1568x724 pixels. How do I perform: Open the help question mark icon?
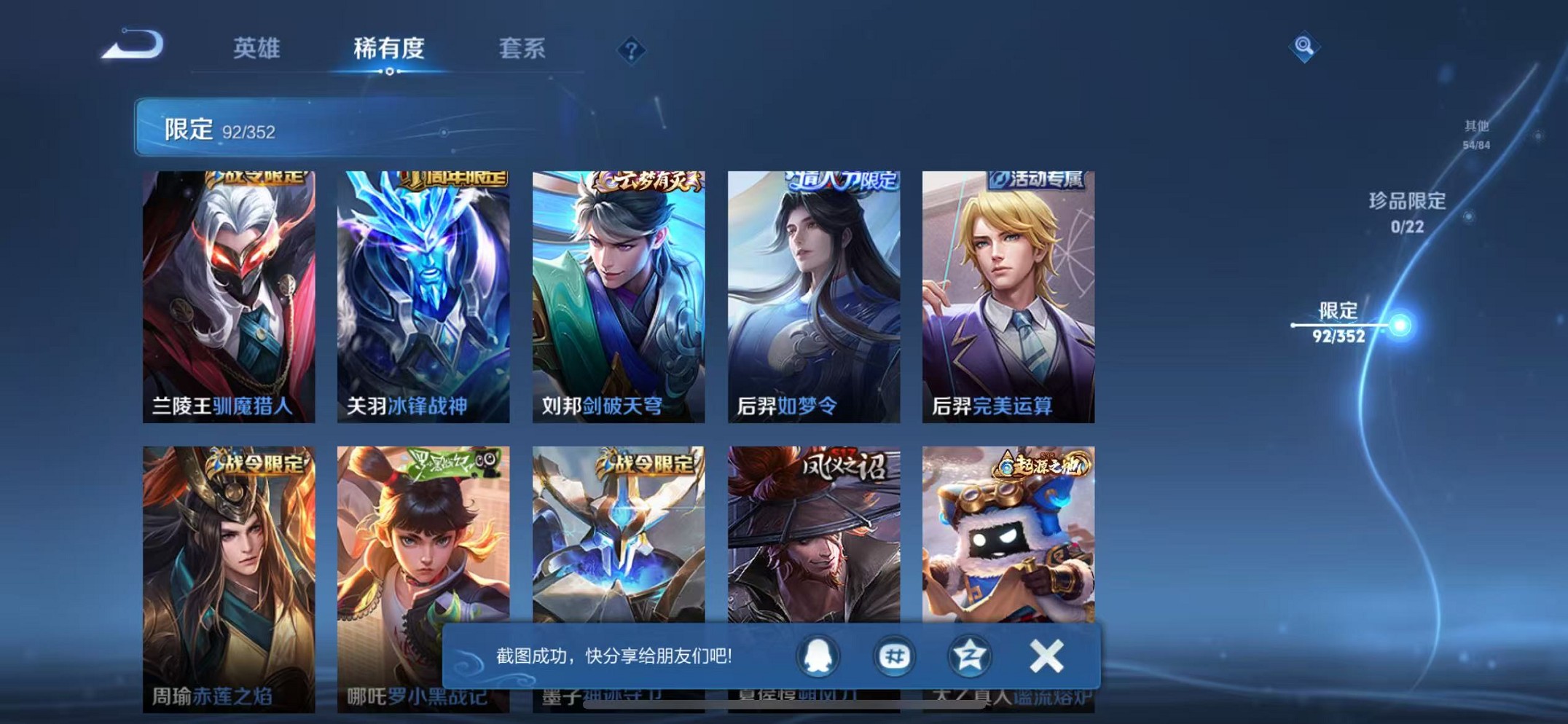point(631,50)
